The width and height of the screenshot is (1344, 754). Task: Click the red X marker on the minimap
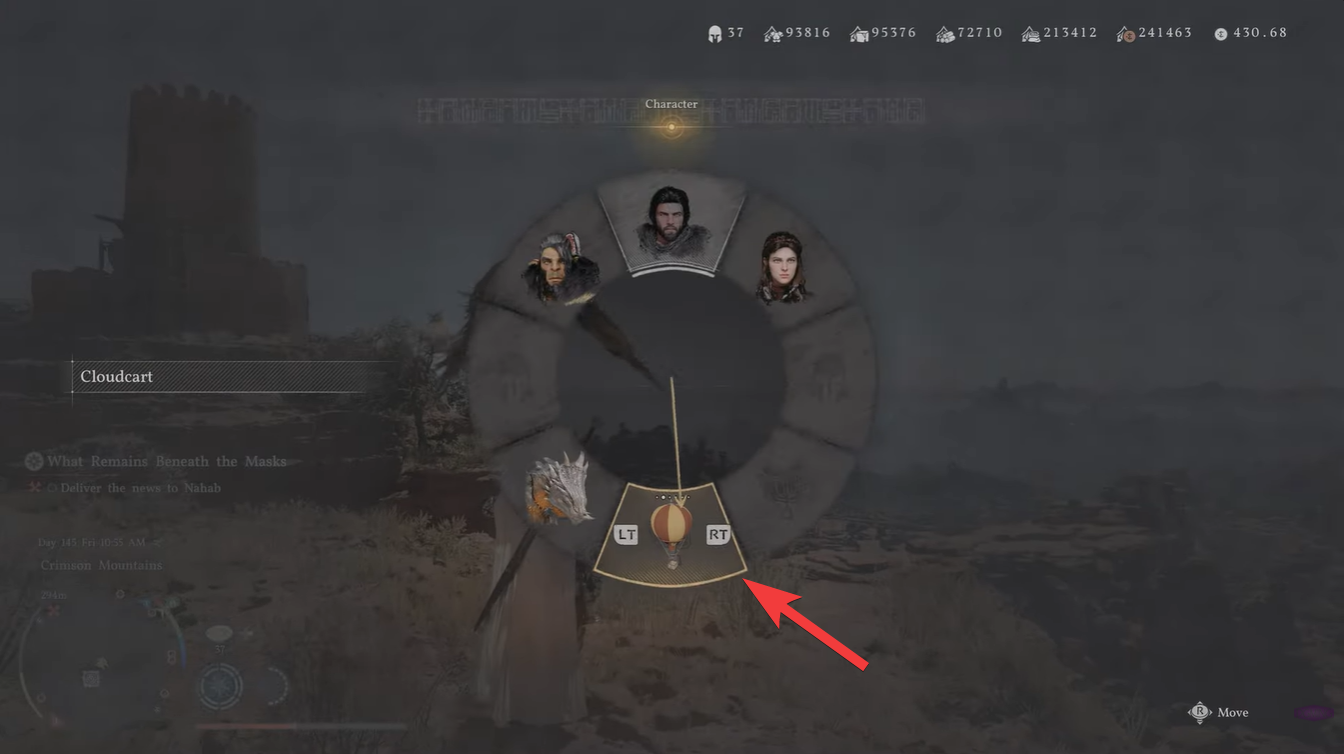54,608
